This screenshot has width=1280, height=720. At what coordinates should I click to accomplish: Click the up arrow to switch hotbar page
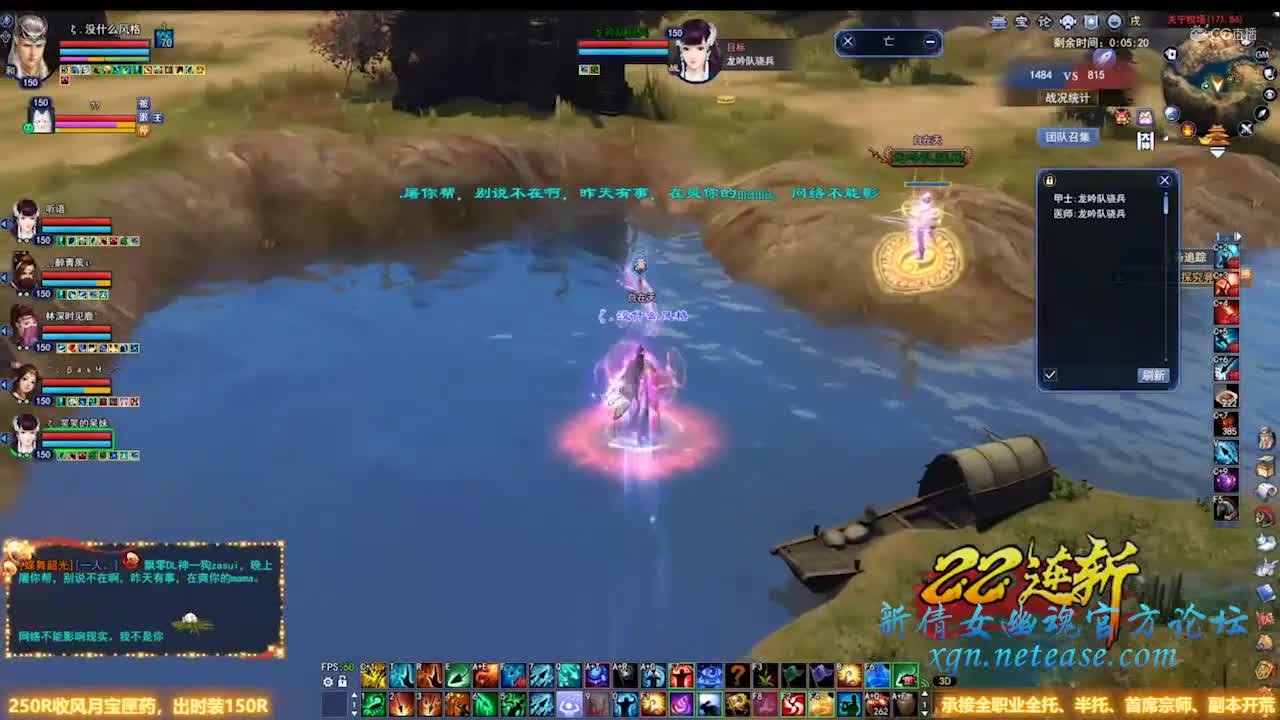pyautogui.click(x=356, y=696)
